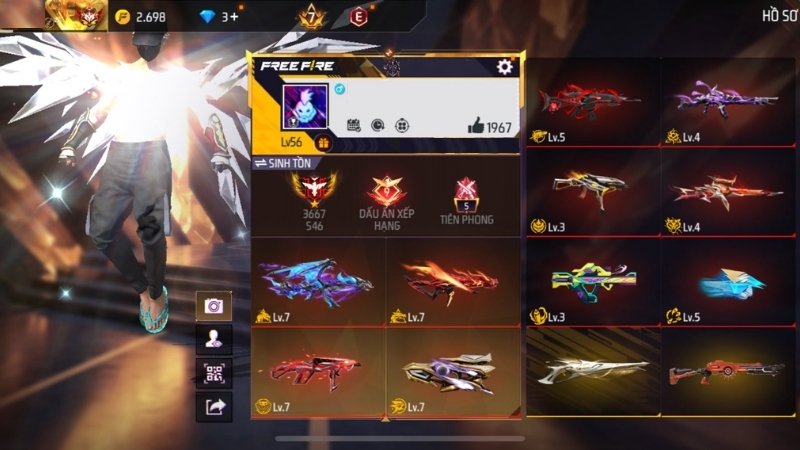Screen dimensions: 800x450
Task: Choose the gold and purple Lv.7 gun
Action: click(x=453, y=371)
